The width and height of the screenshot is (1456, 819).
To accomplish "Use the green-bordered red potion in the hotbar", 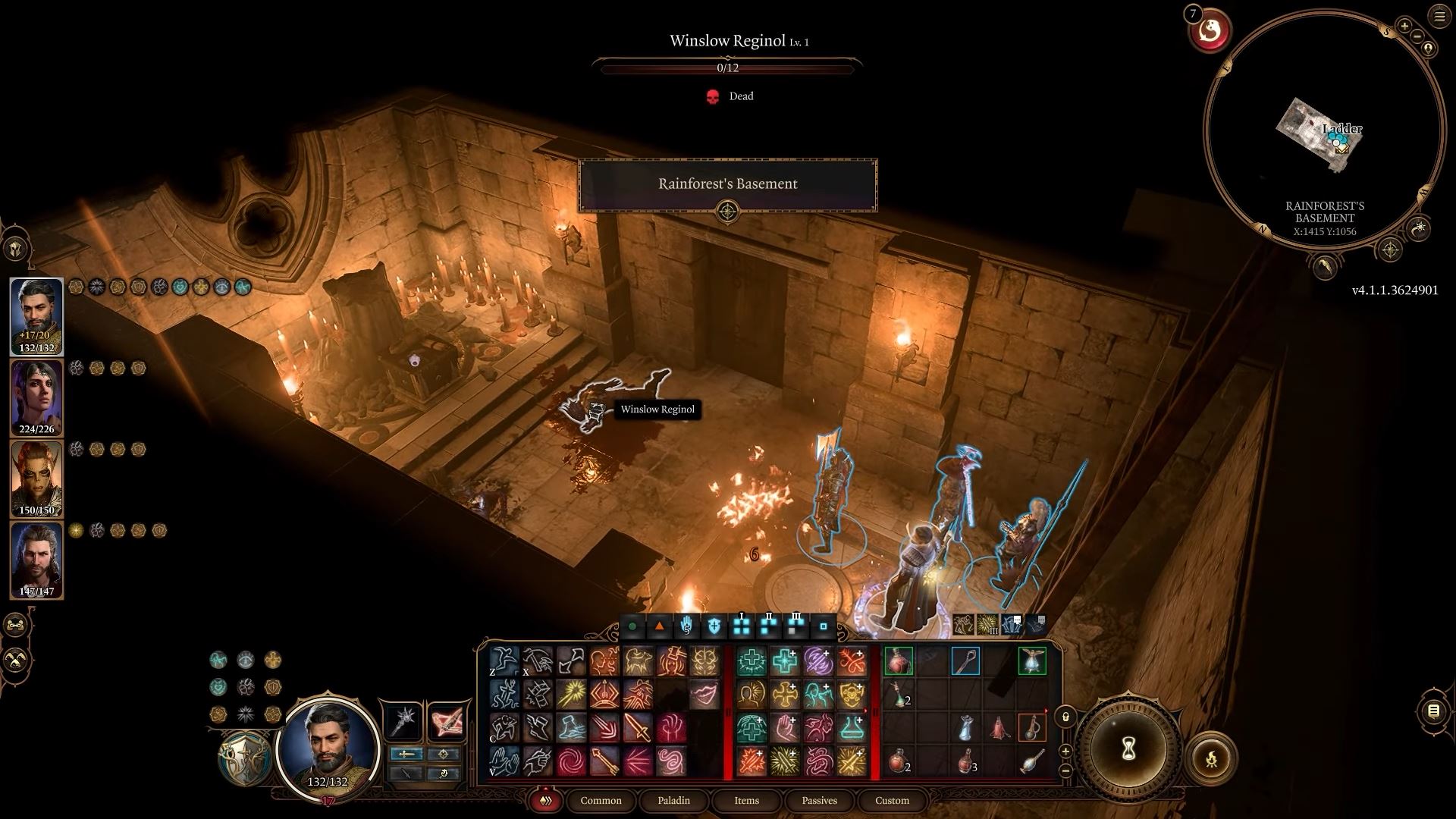I will coord(899,661).
